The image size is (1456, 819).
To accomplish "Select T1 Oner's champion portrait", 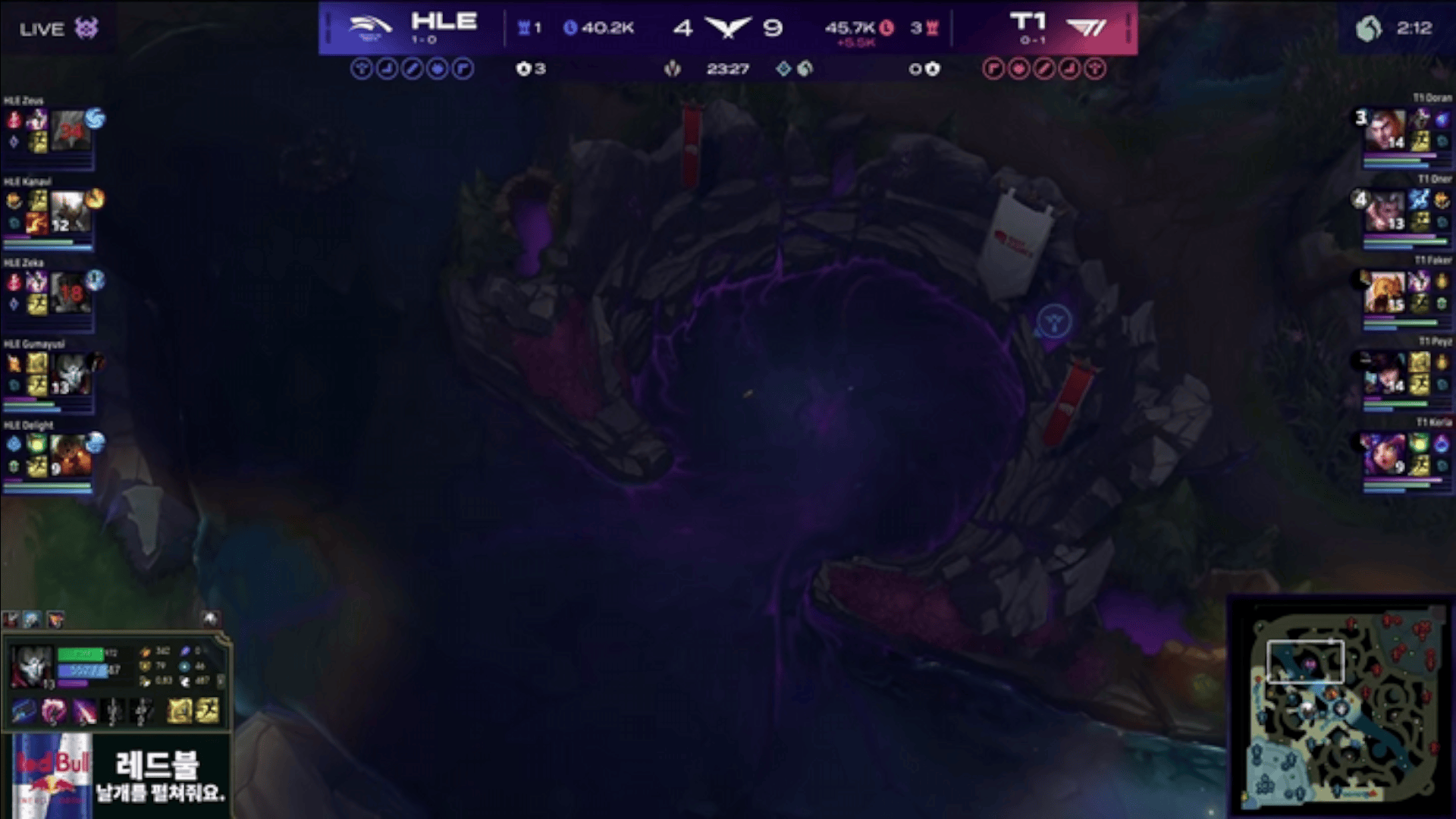I will 1385,212.
